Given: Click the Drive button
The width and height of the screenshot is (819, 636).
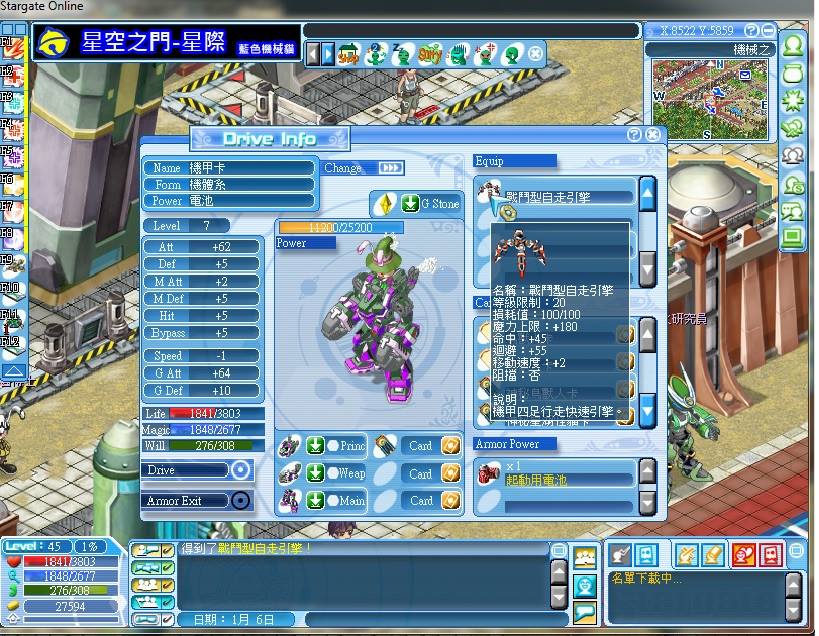Looking at the screenshot, I should (x=240, y=470).
